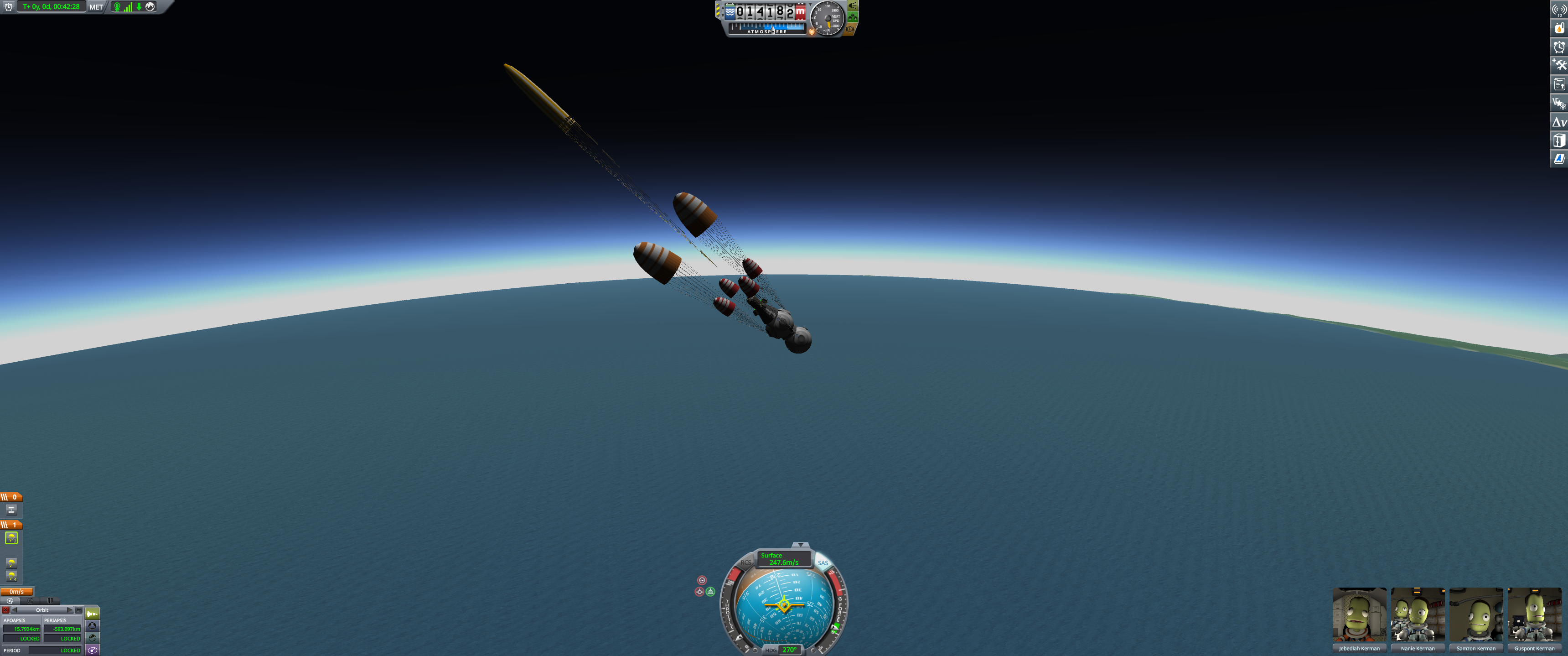
Task: Open the resources fuel can panel
Action: [x=1559, y=28]
